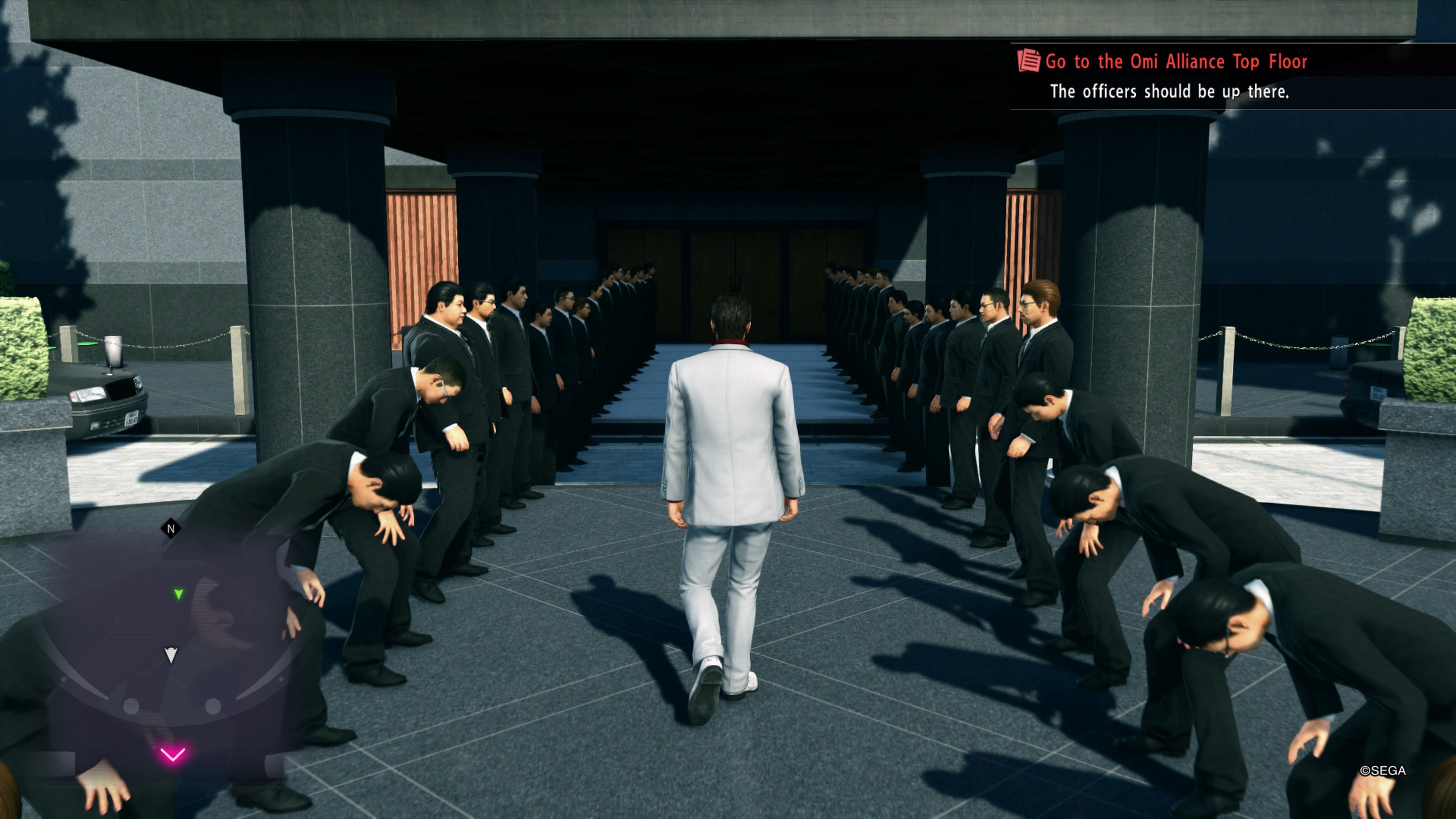Click the N compass marker on minimap
The image size is (1456, 819).
point(171,528)
